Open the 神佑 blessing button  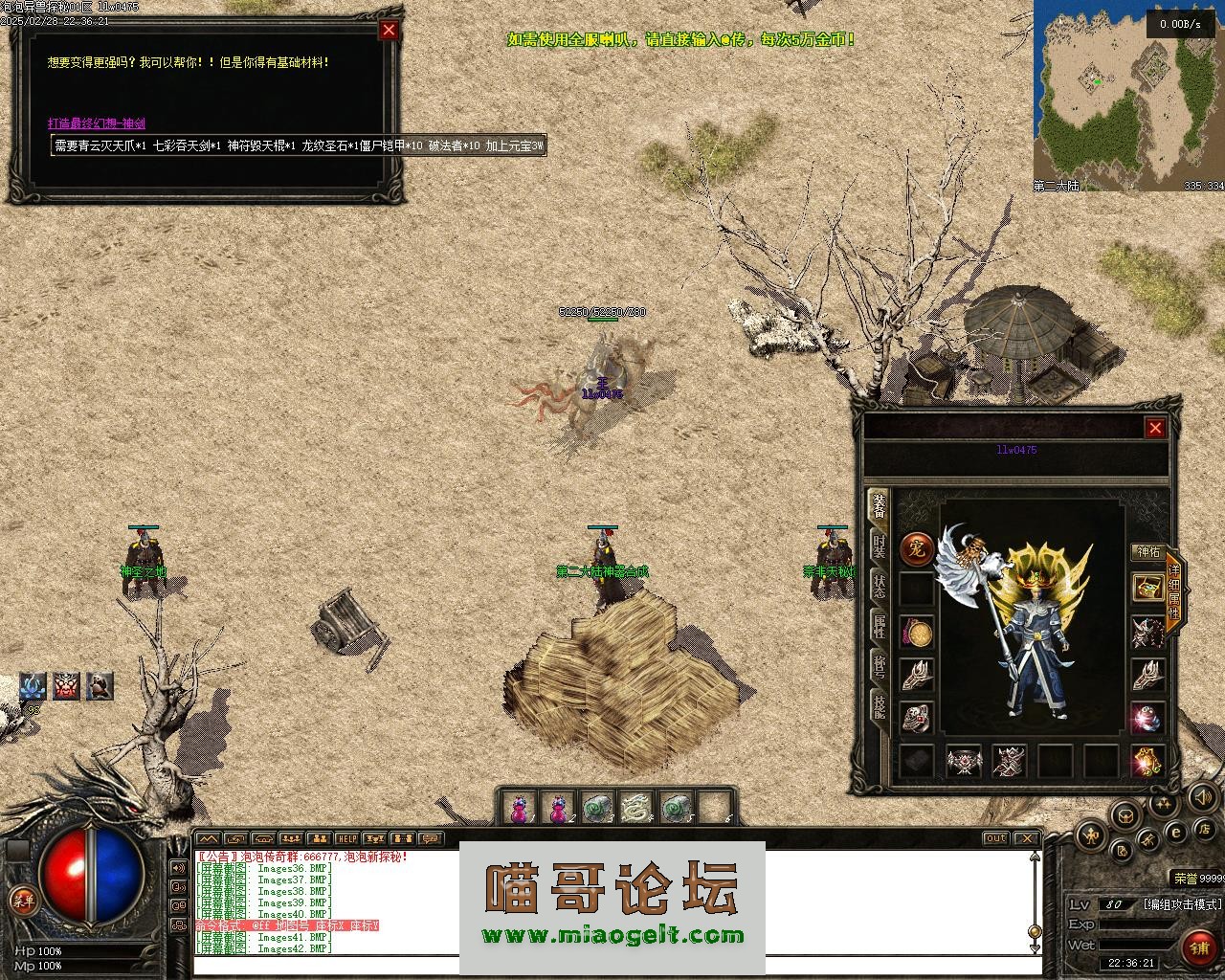[x=1147, y=552]
